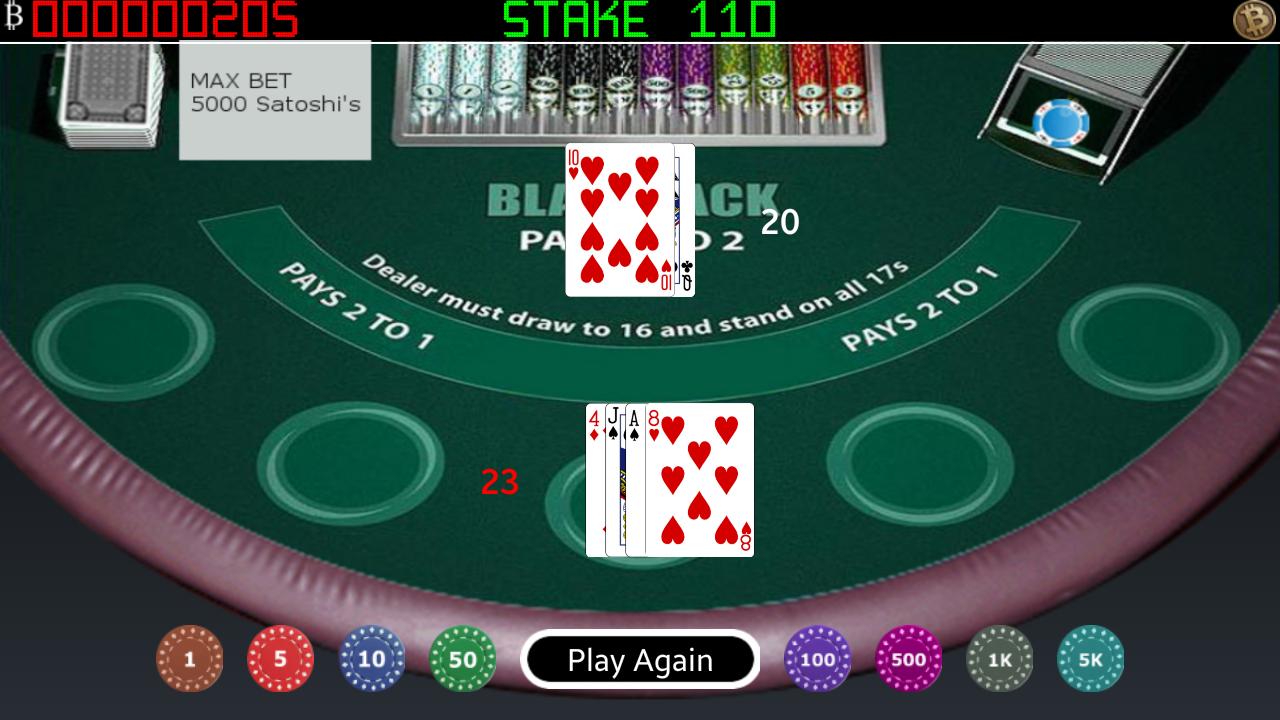
Task: Select the 1K betting chip
Action: pyautogui.click(x=1000, y=659)
